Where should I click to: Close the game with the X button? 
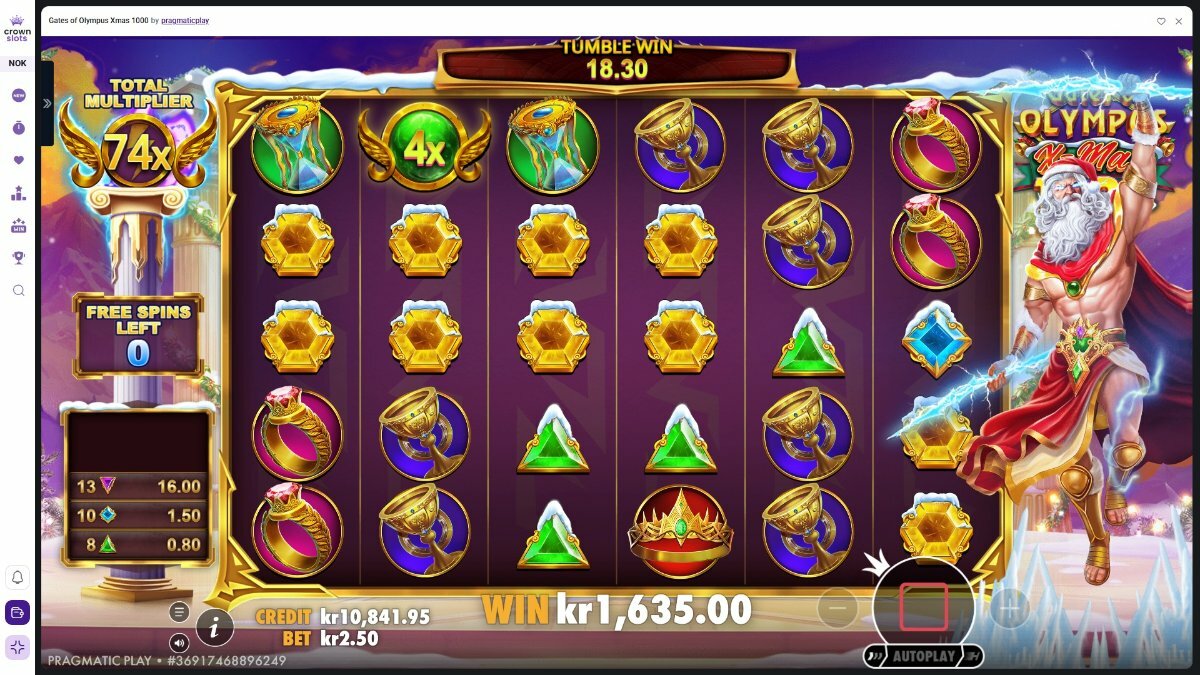1179,20
